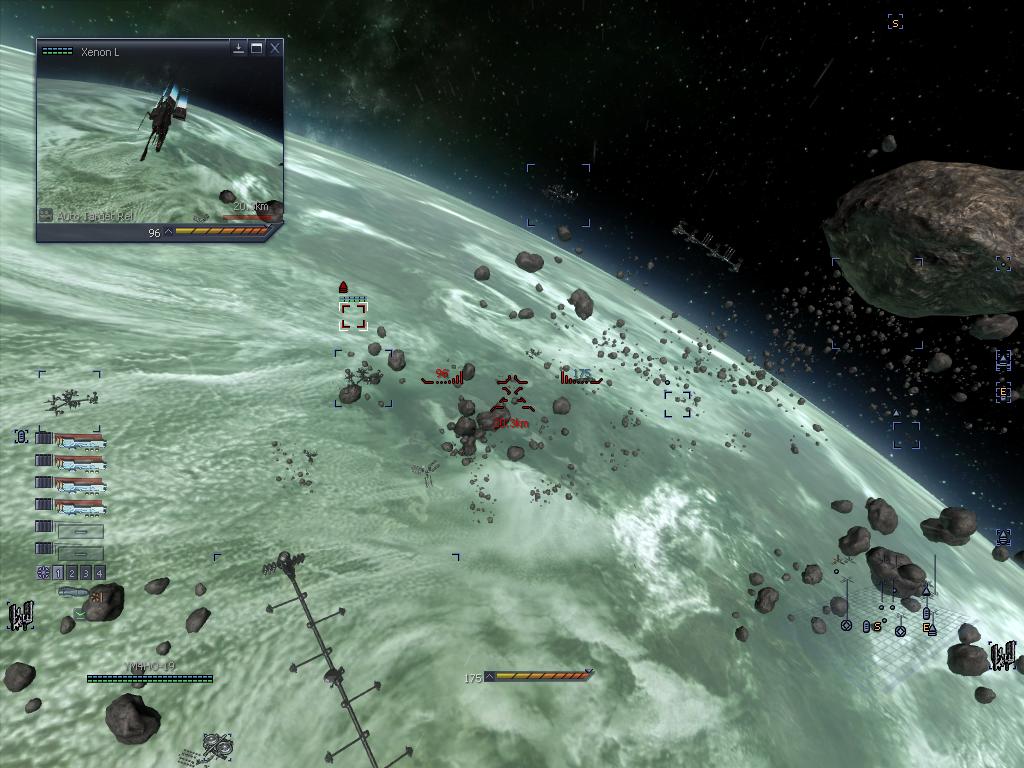
Task: Switch to weapon group 2
Action: [x=72, y=573]
